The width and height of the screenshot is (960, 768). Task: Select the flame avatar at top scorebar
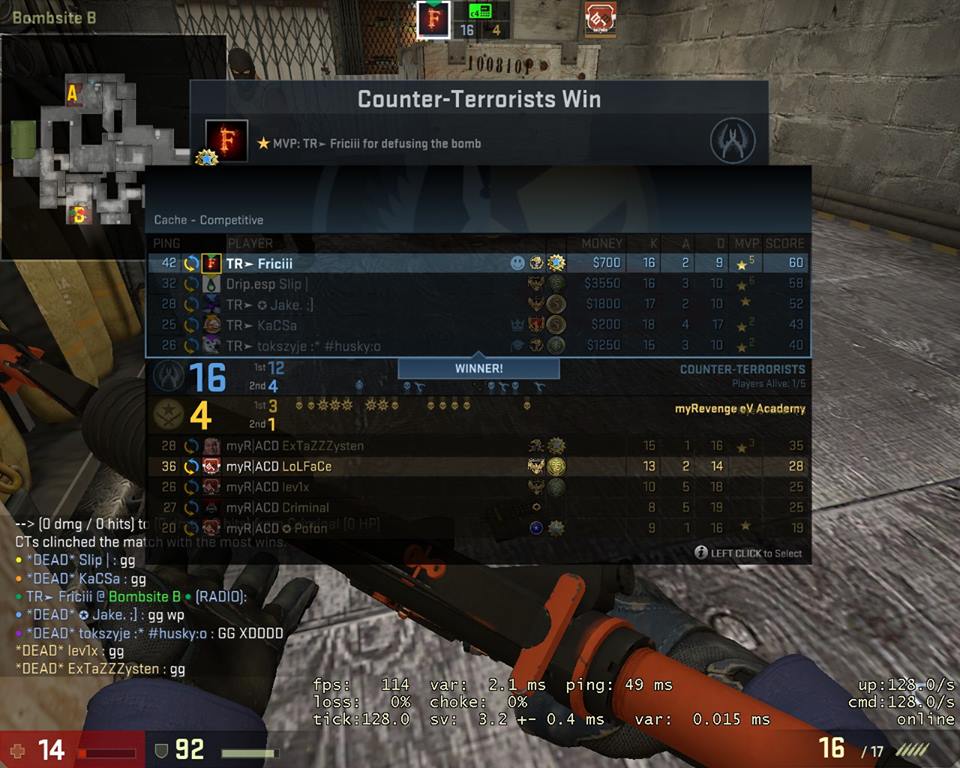[x=433, y=20]
